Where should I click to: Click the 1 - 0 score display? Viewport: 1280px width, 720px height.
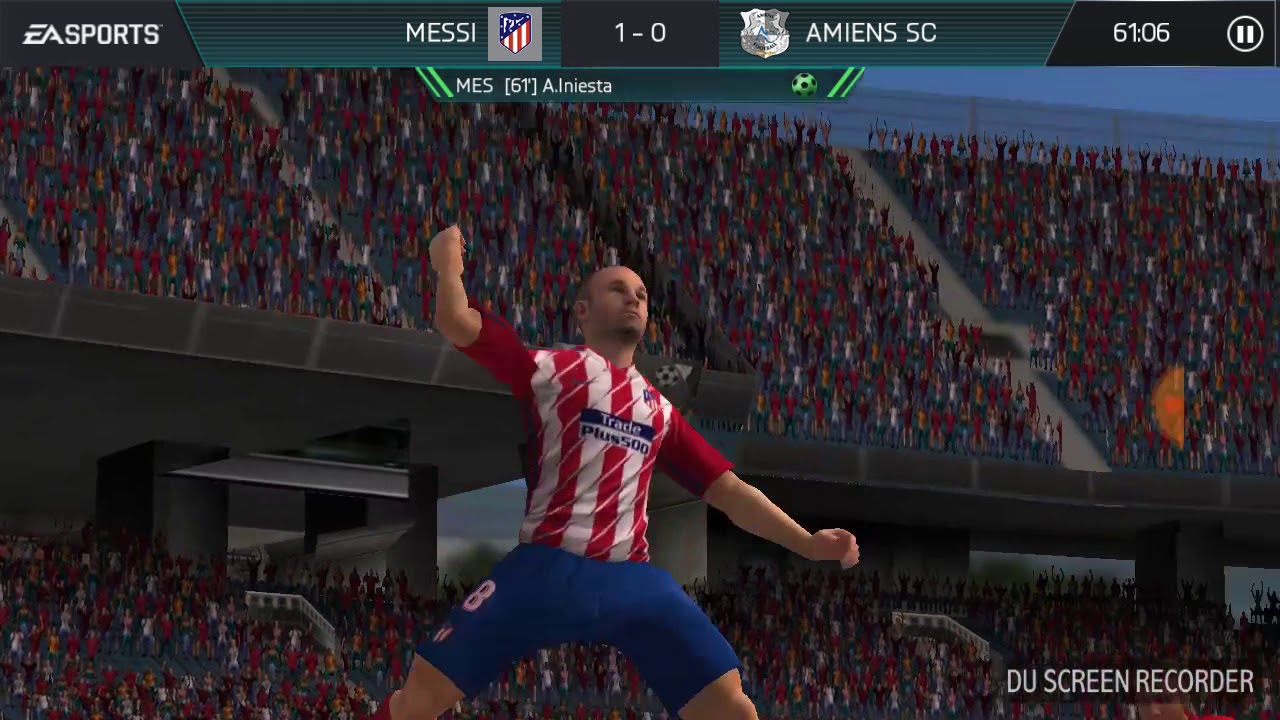(x=639, y=33)
